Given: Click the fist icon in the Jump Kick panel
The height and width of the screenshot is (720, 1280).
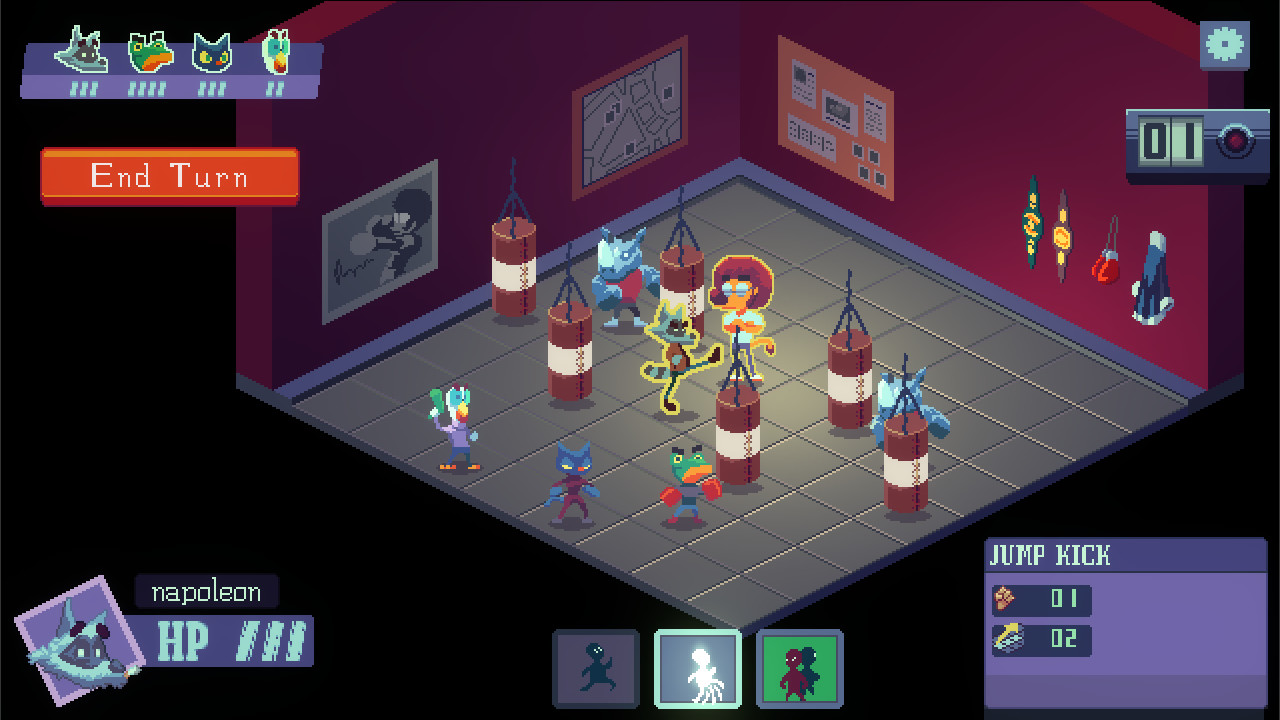Looking at the screenshot, I should pyautogui.click(x=1005, y=600).
